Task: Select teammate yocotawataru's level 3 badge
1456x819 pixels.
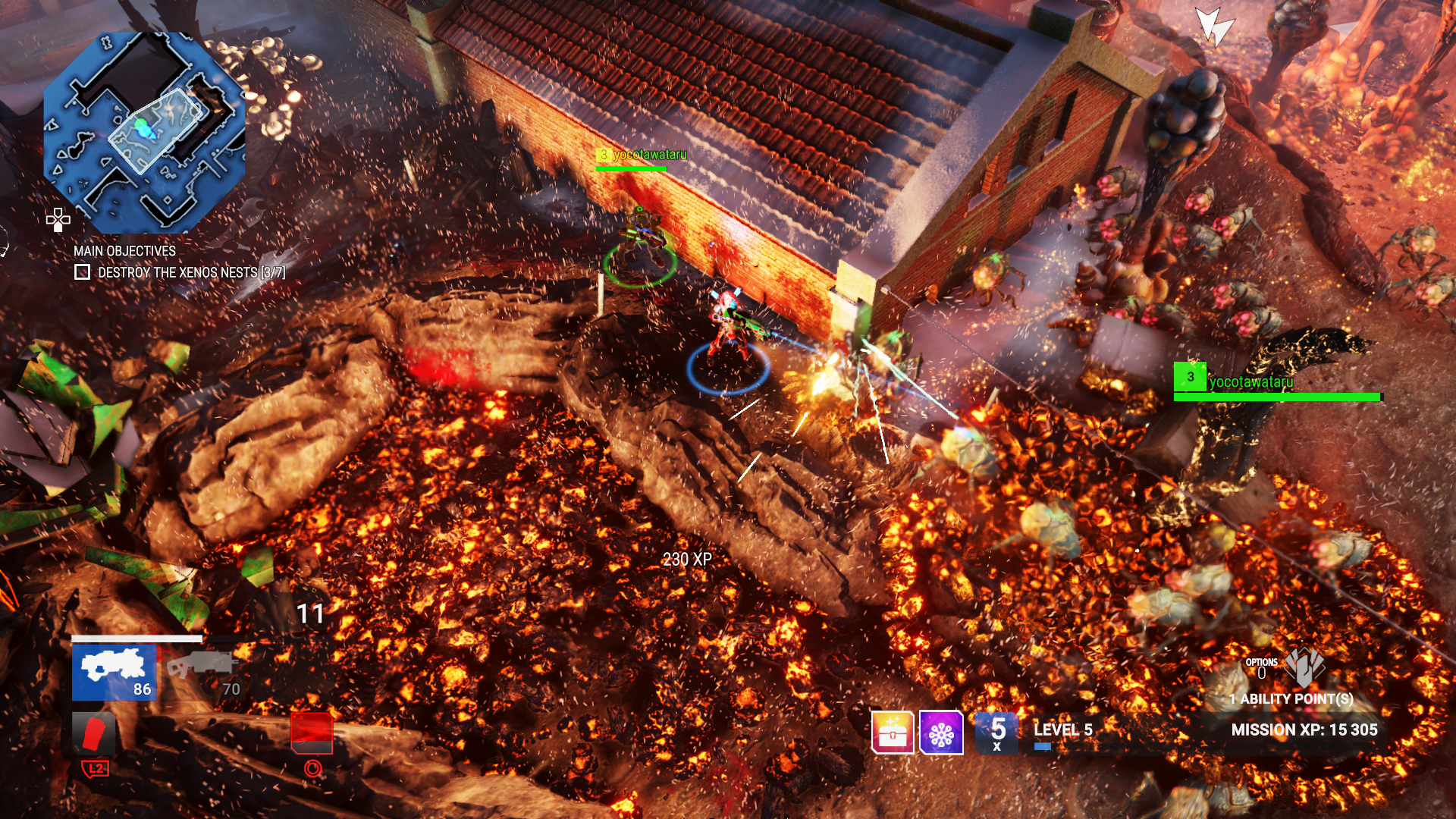Action: pos(1190,377)
